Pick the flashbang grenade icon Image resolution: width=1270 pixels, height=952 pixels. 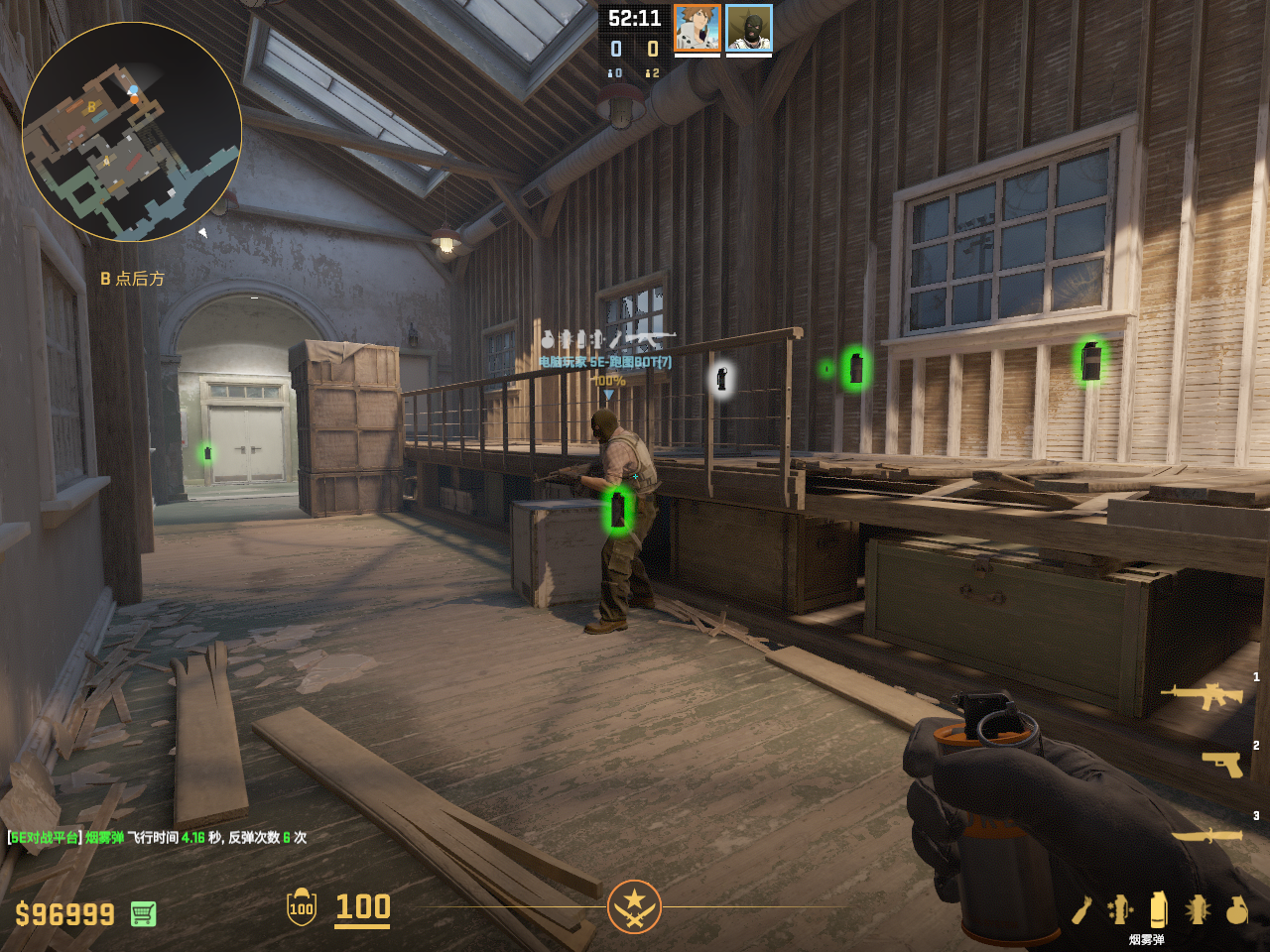coord(1198,908)
